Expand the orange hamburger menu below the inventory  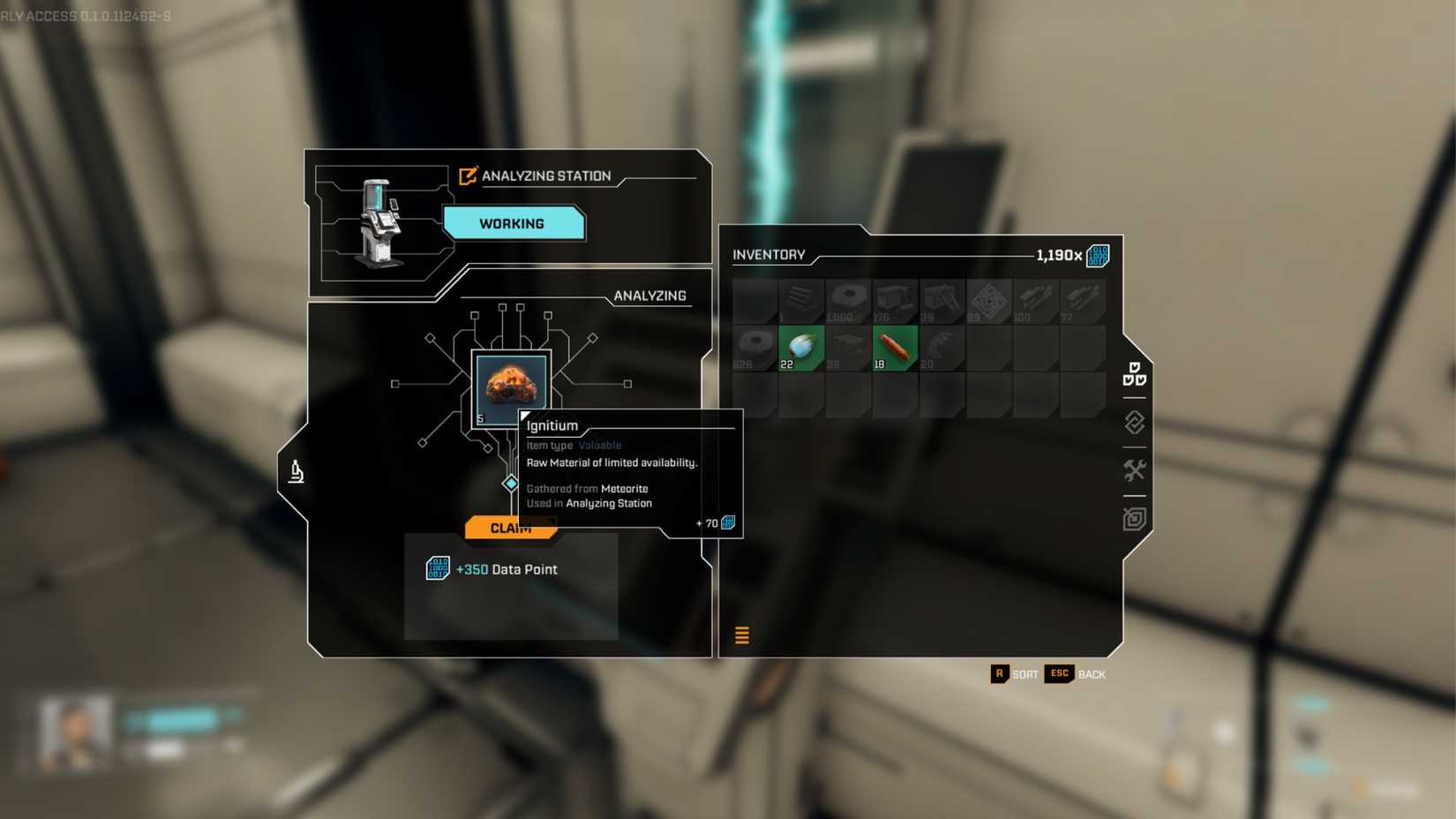click(x=742, y=635)
